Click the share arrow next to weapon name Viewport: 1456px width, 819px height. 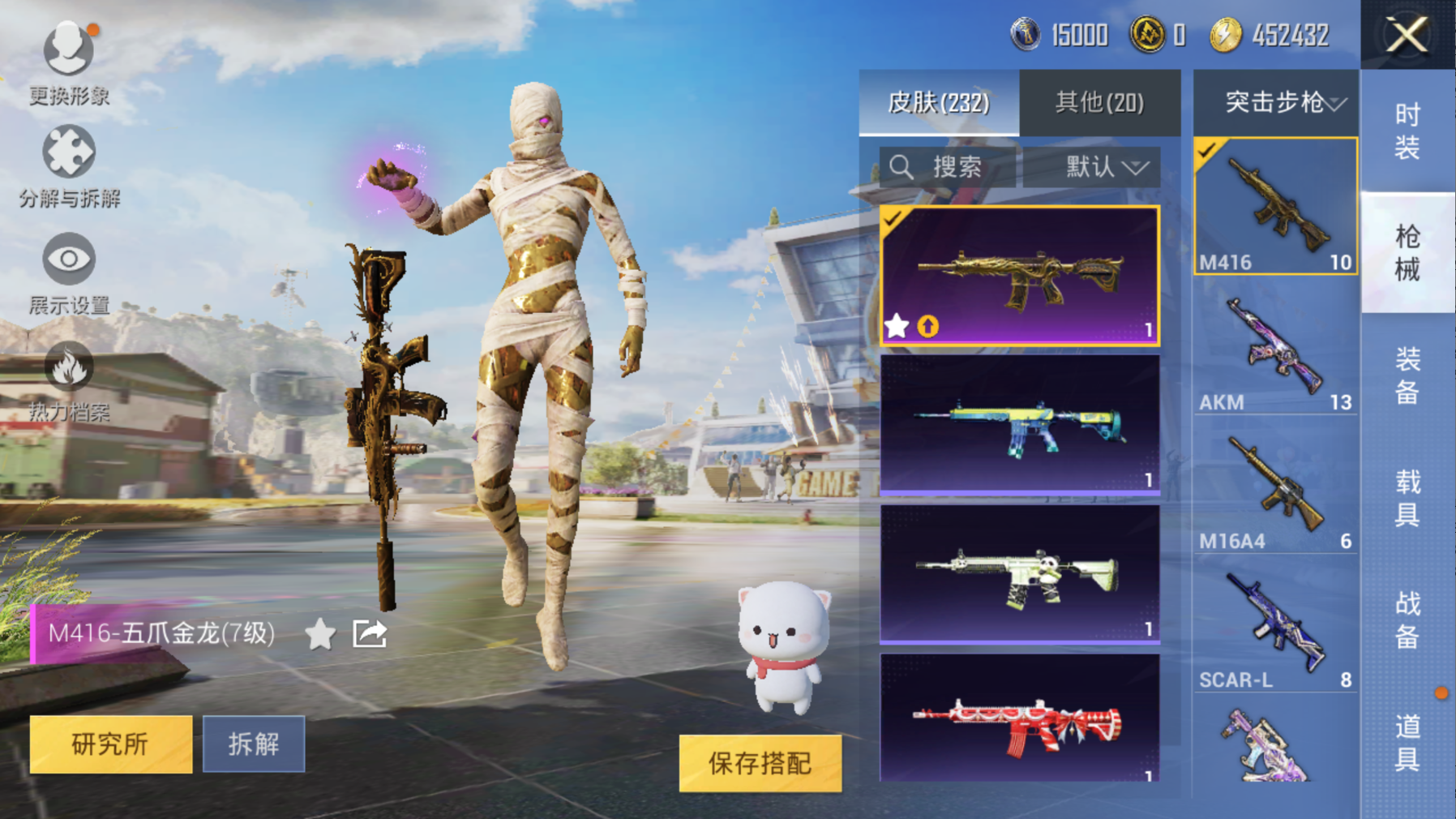pyautogui.click(x=370, y=633)
